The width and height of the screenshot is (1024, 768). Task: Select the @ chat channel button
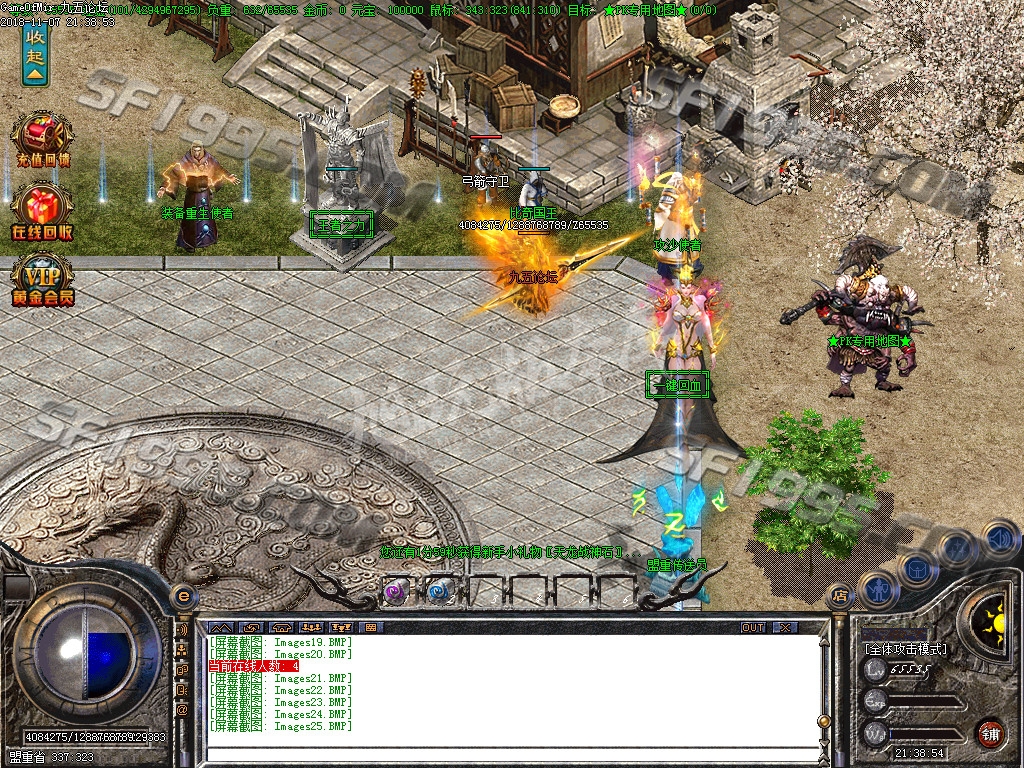point(182,709)
